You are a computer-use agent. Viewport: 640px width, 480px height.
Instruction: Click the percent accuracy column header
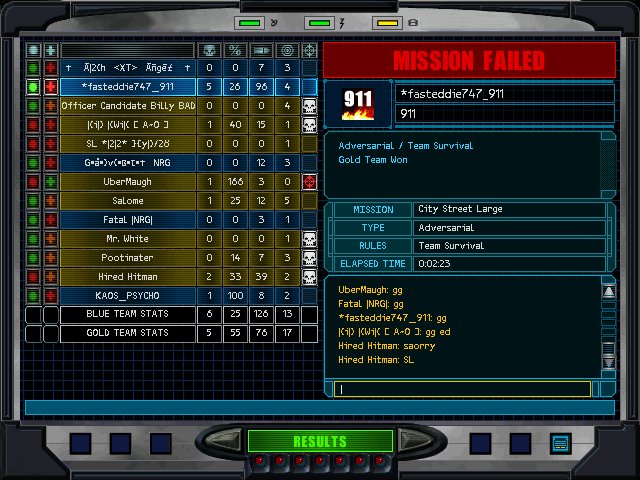tap(234, 50)
